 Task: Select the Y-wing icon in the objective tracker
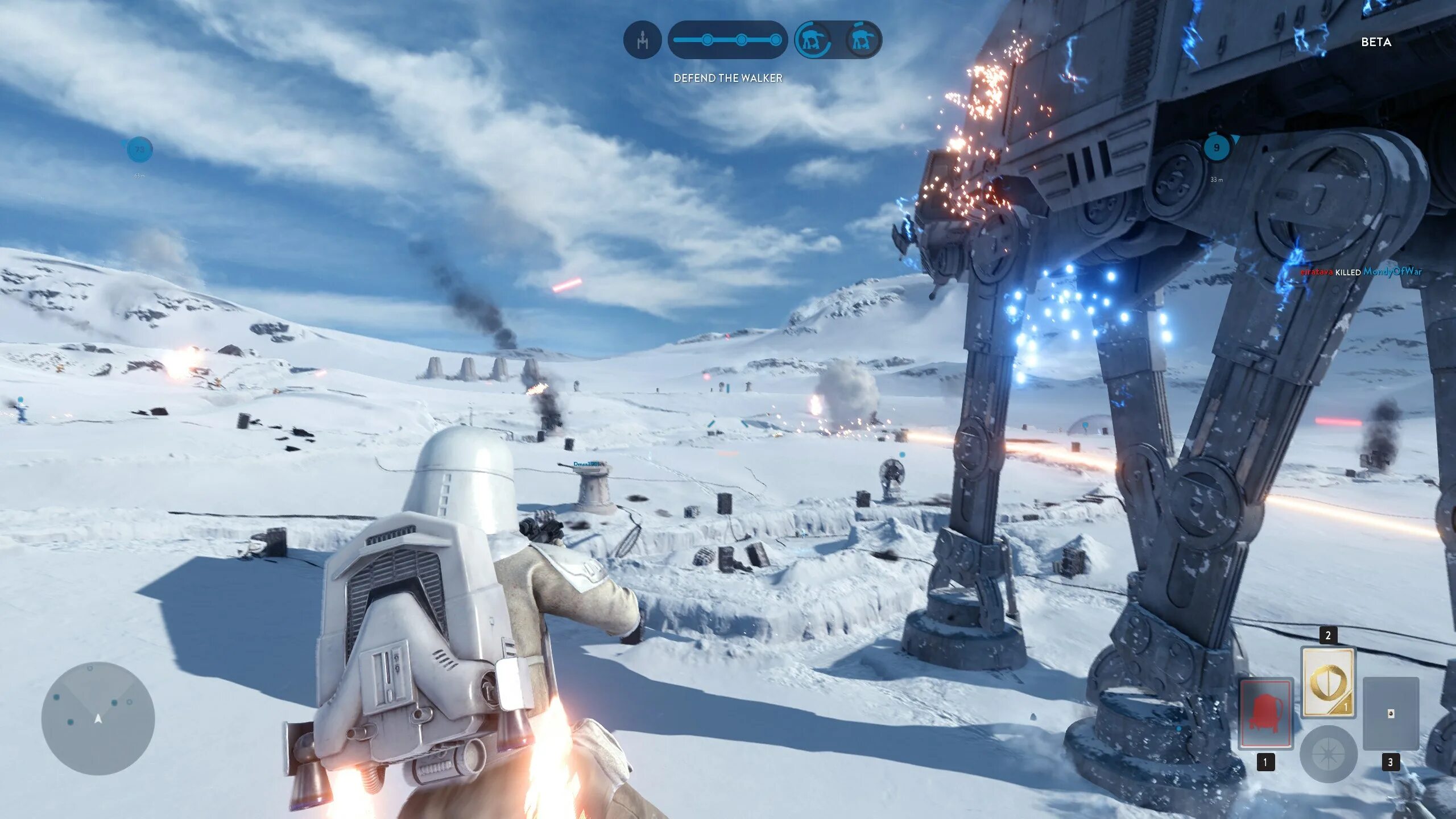pyautogui.click(x=643, y=40)
